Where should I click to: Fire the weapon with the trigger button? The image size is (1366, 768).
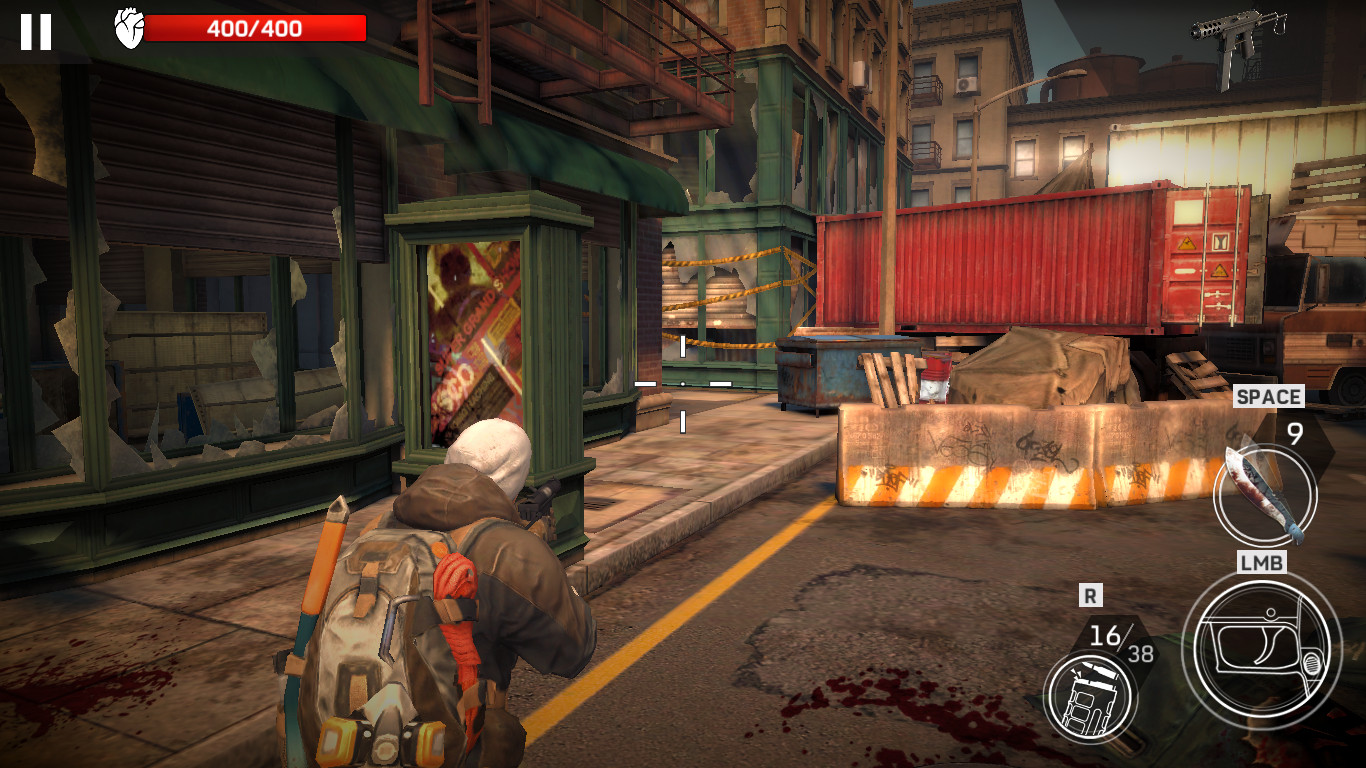tap(1261, 647)
